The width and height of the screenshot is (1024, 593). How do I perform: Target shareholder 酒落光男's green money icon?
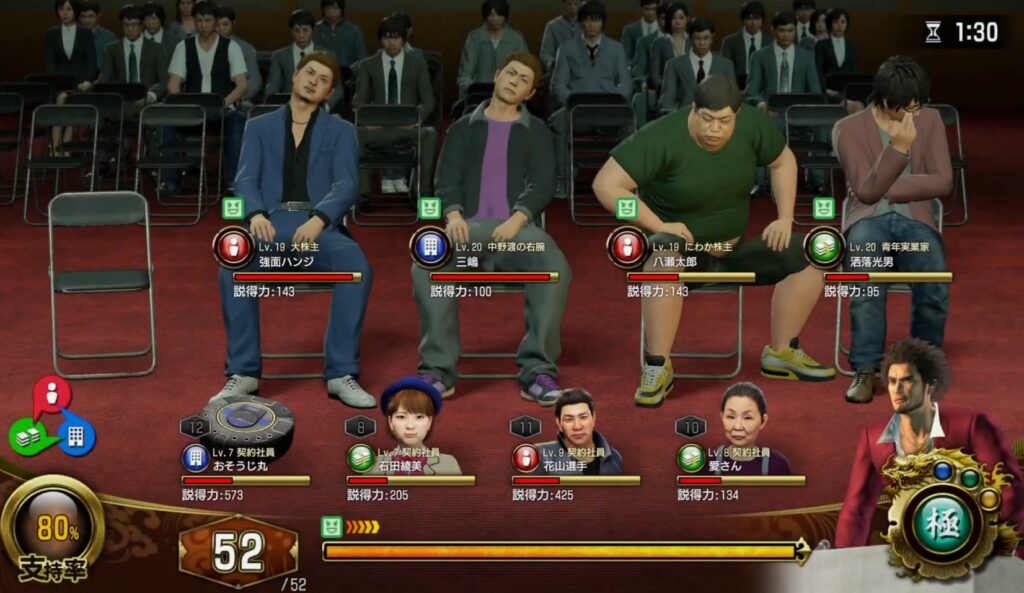point(823,247)
